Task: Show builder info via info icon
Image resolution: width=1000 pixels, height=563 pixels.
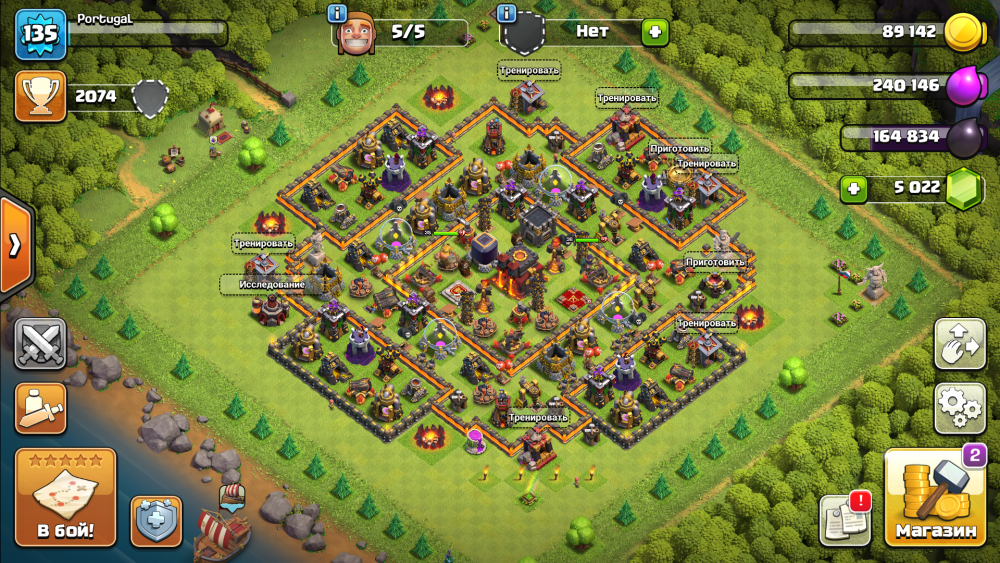Action: [x=337, y=13]
